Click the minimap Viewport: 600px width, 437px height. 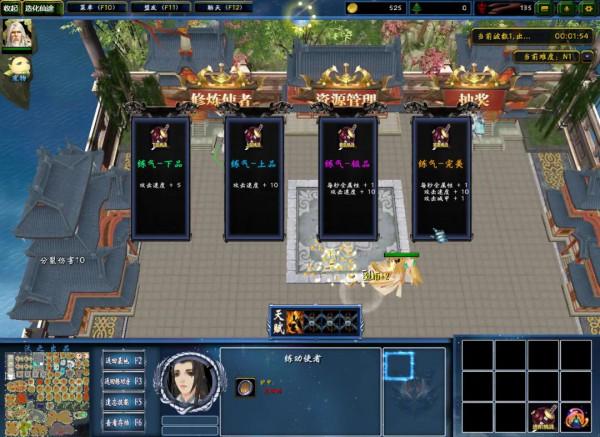[x=45, y=394]
